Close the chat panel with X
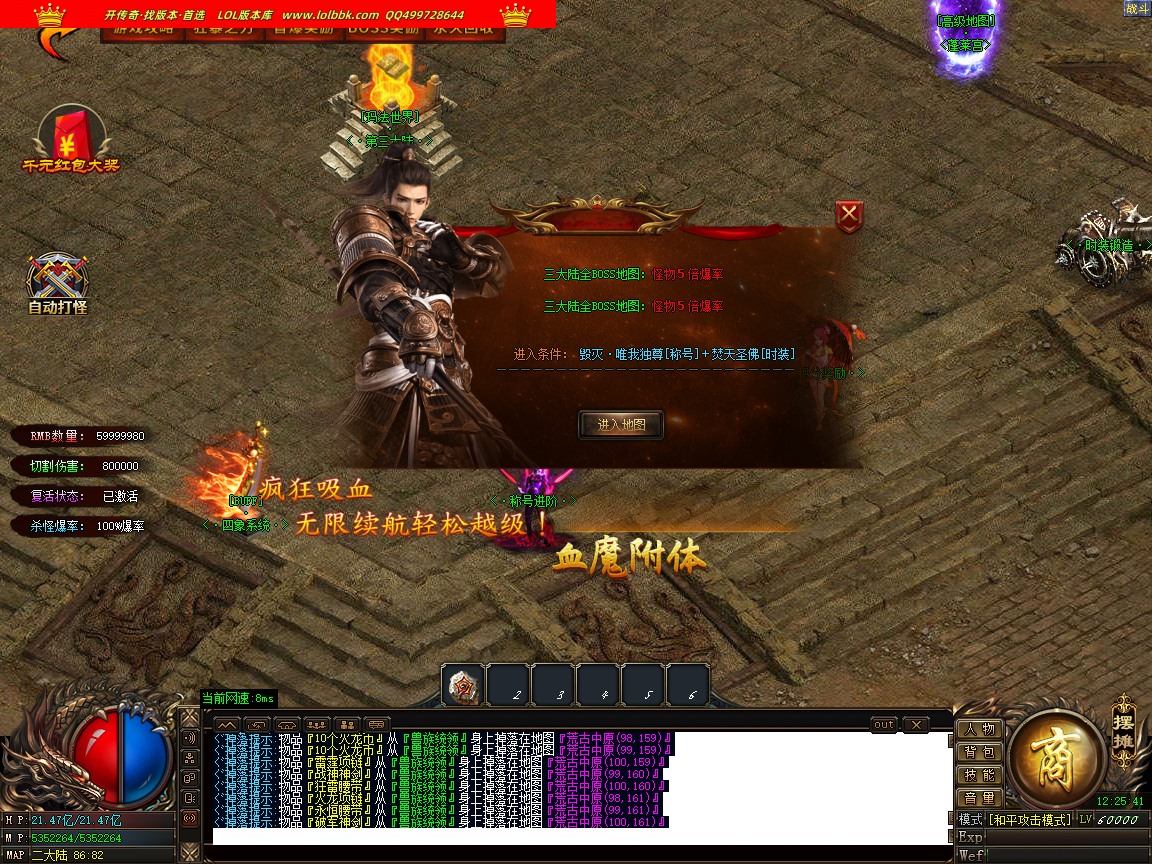1152x864 pixels. 915,724
